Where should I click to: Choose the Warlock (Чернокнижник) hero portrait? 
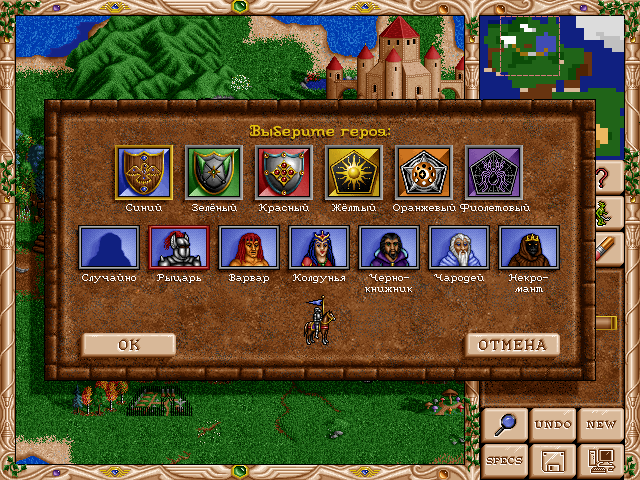click(x=389, y=247)
